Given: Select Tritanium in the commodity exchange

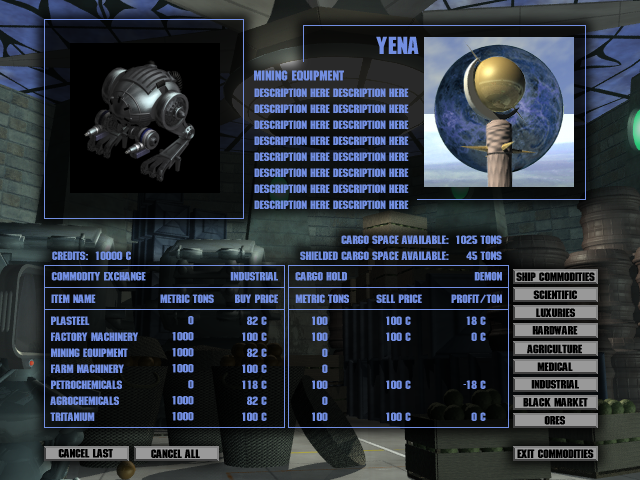Looking at the screenshot, I should 73,417.
